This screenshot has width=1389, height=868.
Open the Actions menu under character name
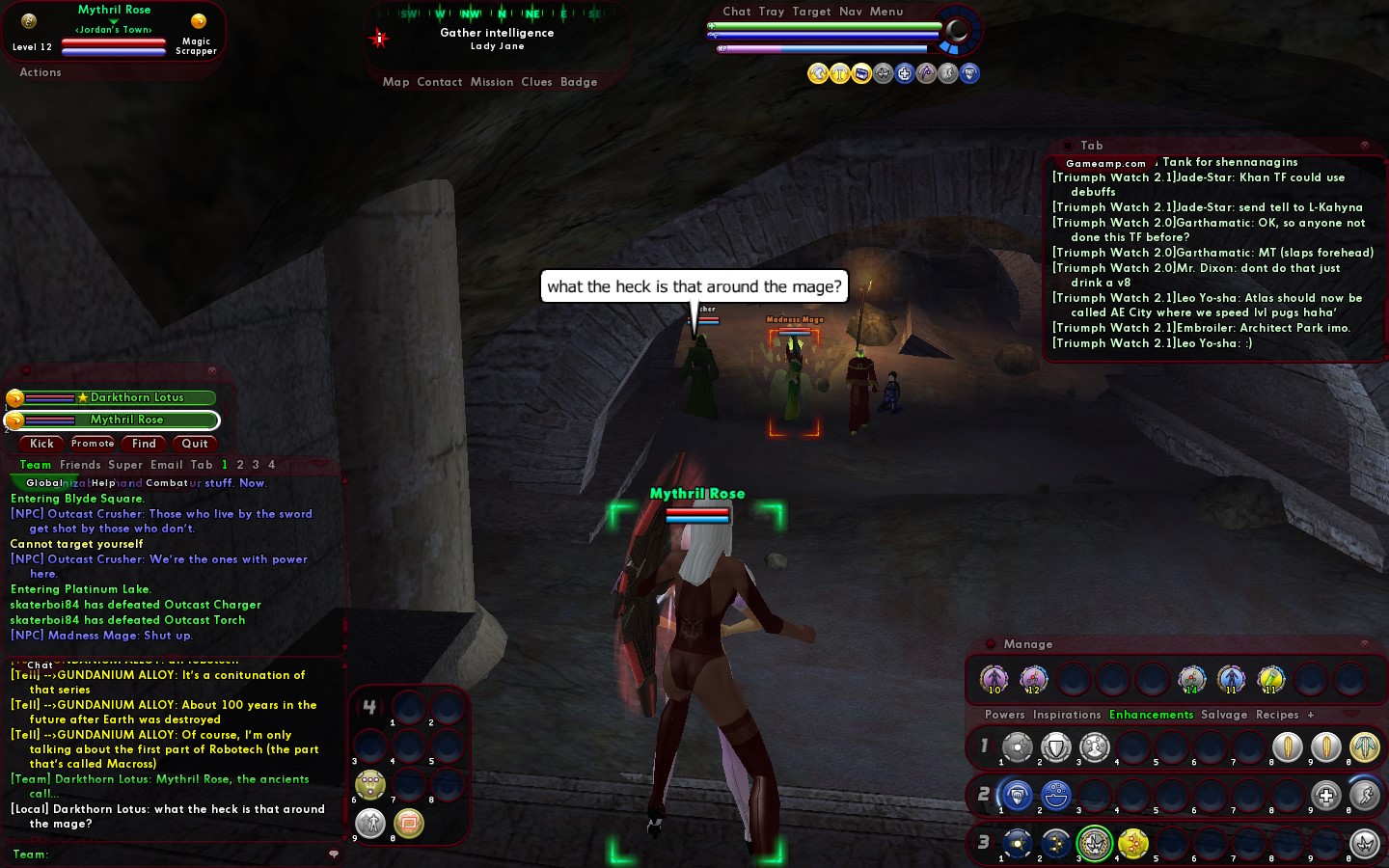pyautogui.click(x=41, y=72)
